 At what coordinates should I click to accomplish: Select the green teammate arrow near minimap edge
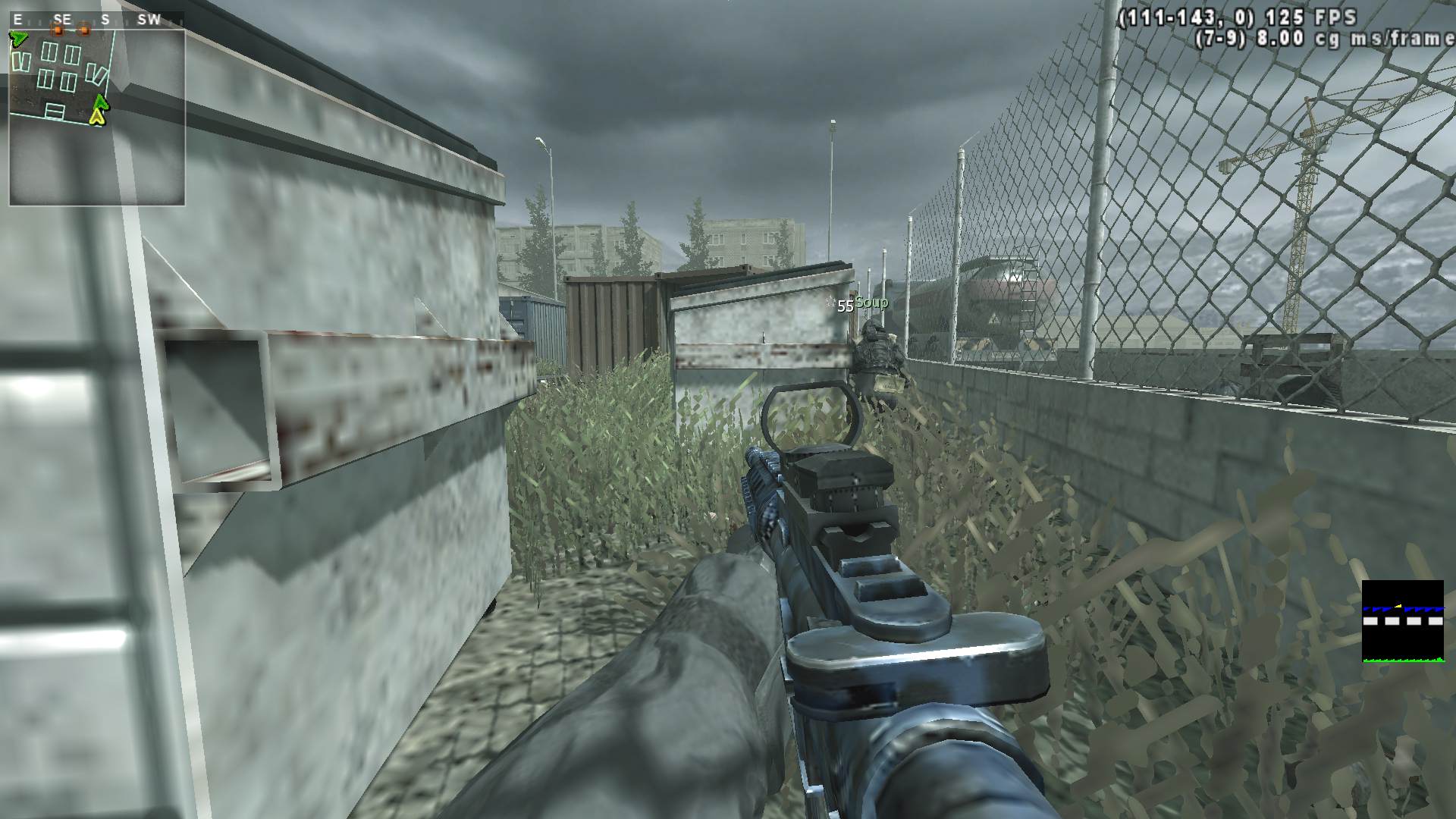tap(20, 38)
